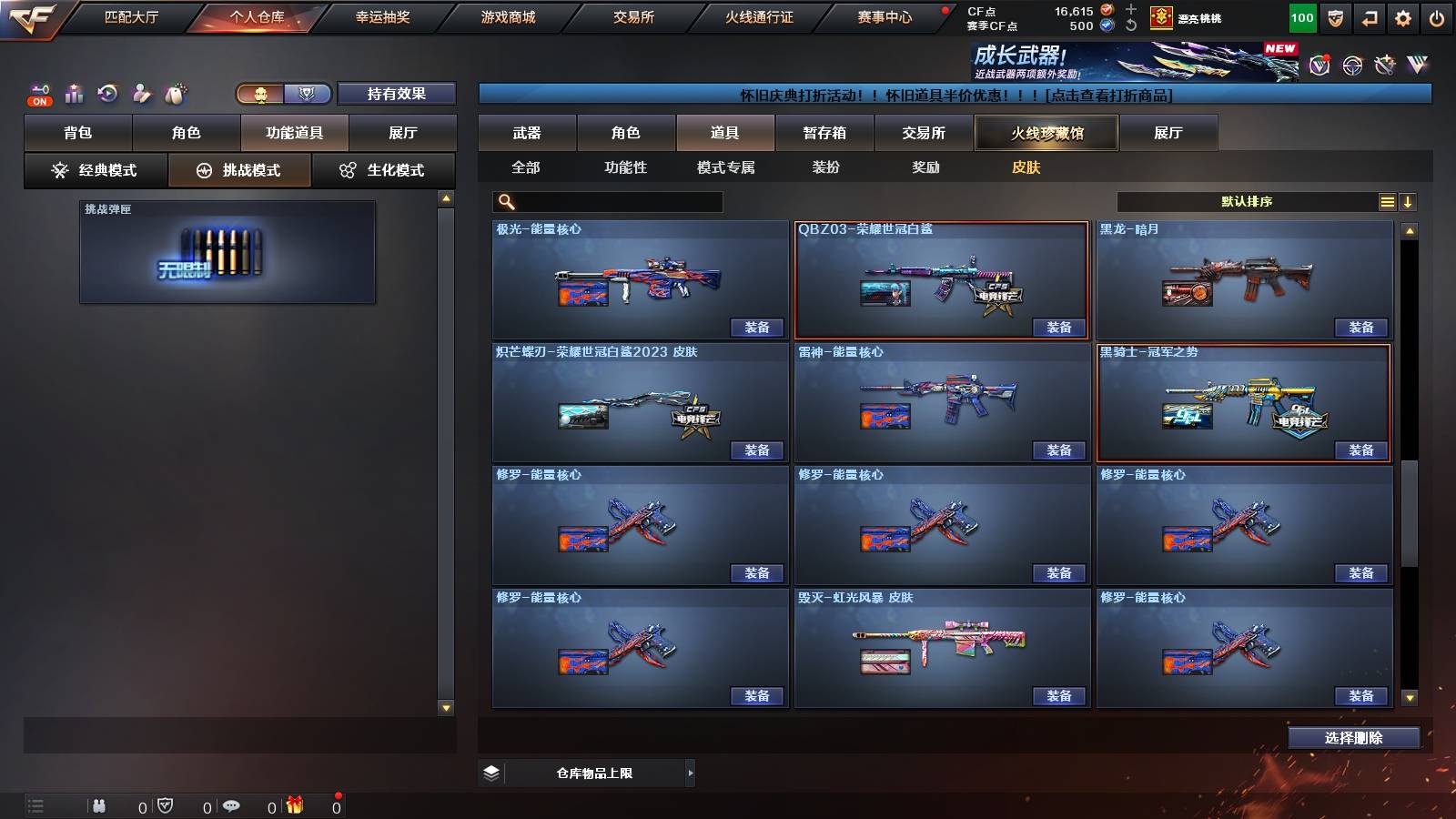Viewport: 1456px width, 819px height.
Task: Click the key icon above the left panel
Action: tap(40, 89)
